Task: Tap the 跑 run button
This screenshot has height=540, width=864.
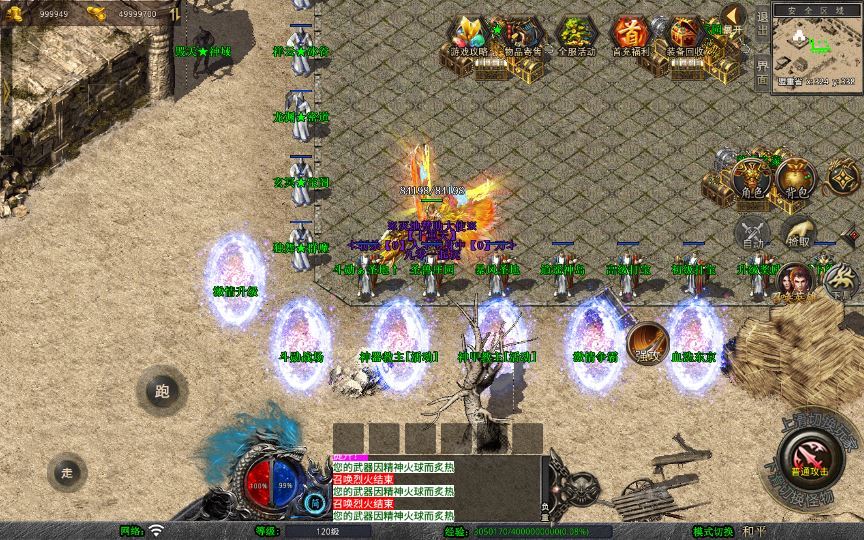Action: pyautogui.click(x=162, y=391)
